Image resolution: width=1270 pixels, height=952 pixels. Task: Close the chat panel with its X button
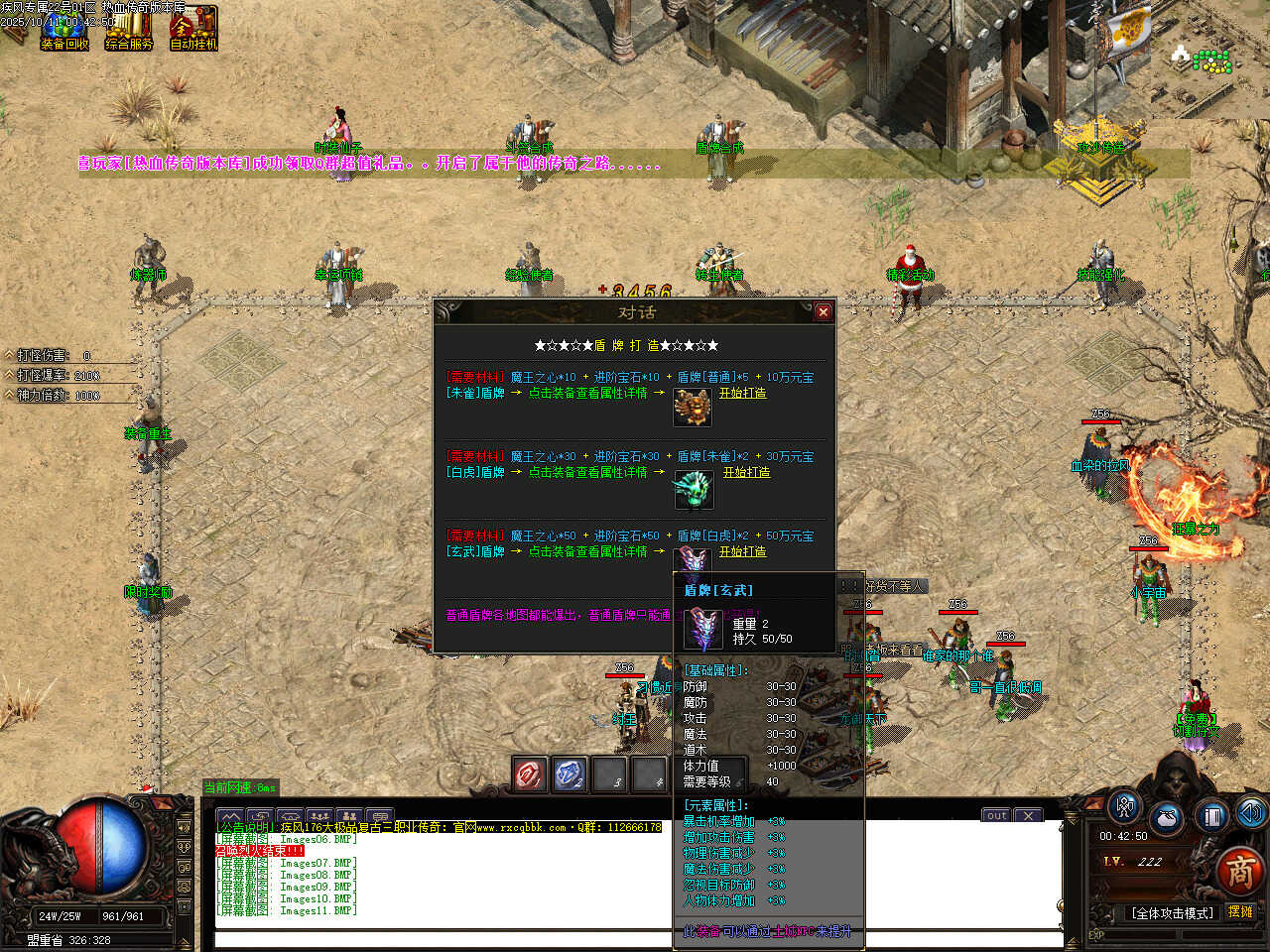pos(1028,815)
